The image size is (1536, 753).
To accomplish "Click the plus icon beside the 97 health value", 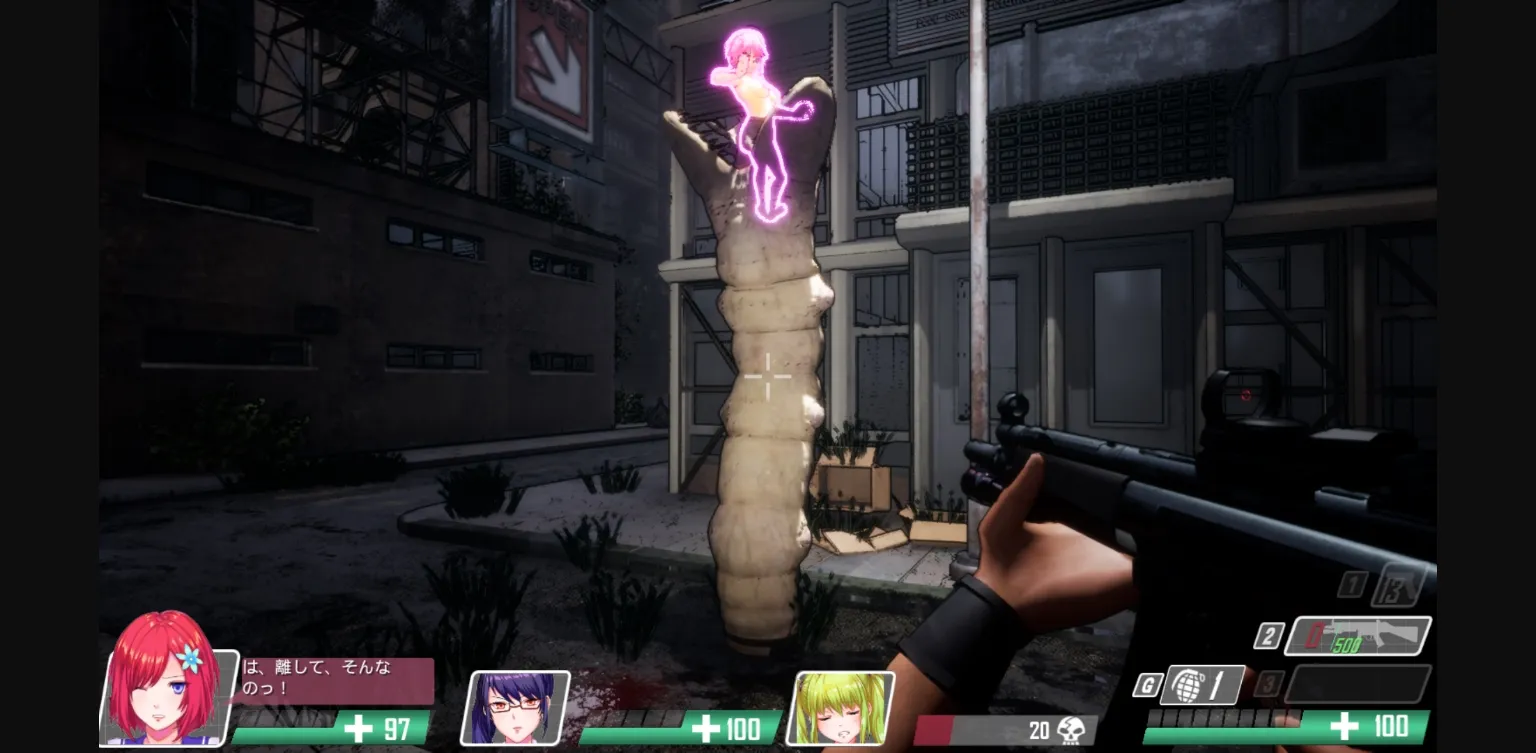I will (x=358, y=728).
